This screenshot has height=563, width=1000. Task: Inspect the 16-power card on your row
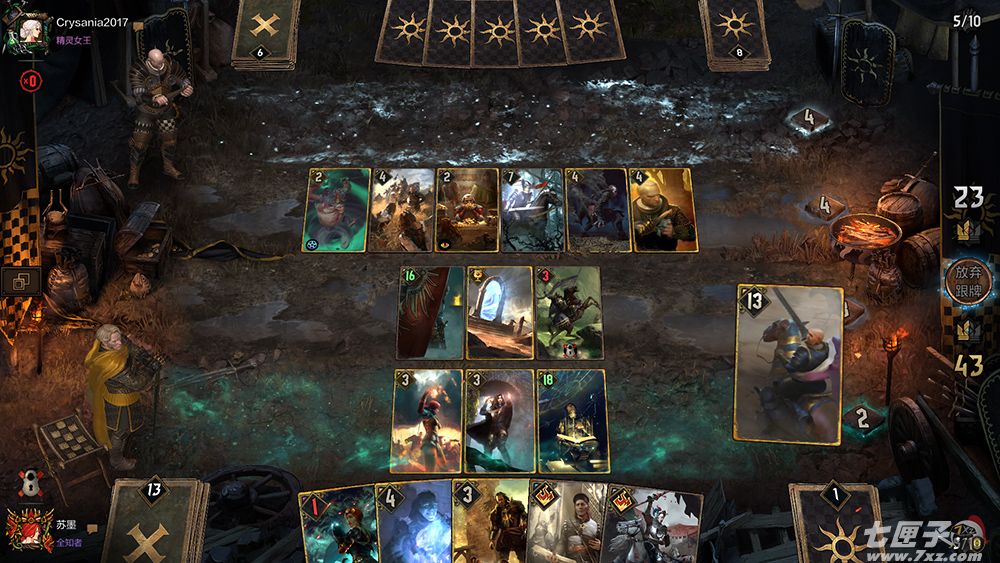[x=430, y=313]
